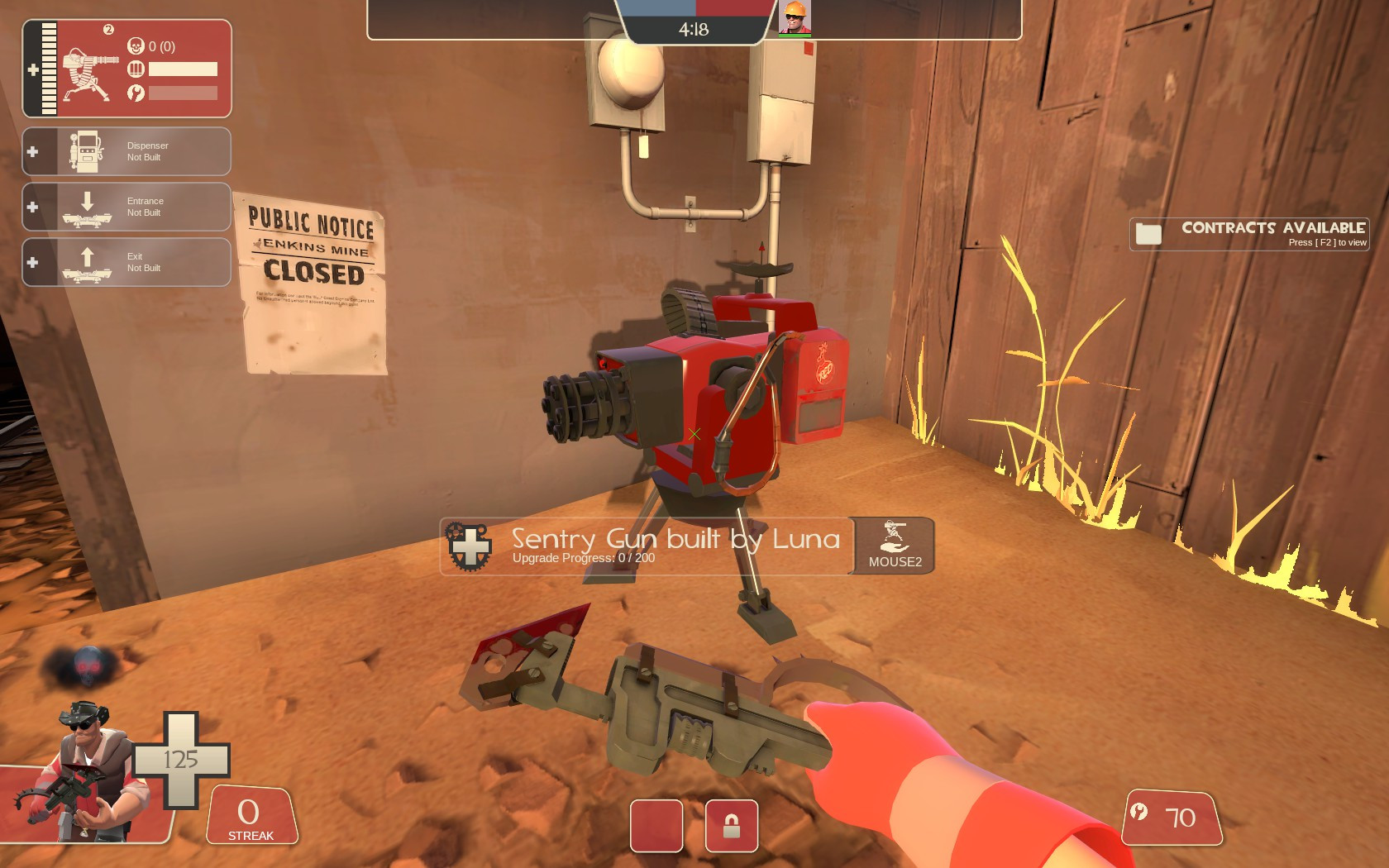
Task: Select the Teleporter Entrance icon
Action: coord(85,206)
